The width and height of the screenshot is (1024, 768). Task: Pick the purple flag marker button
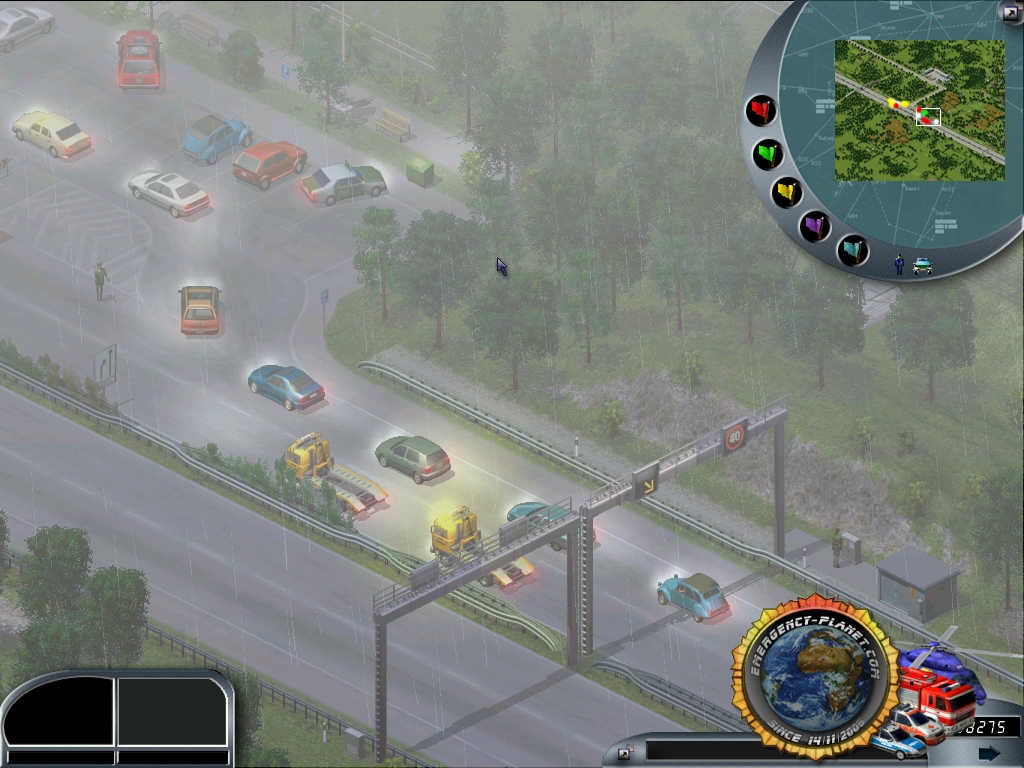pyautogui.click(x=816, y=226)
